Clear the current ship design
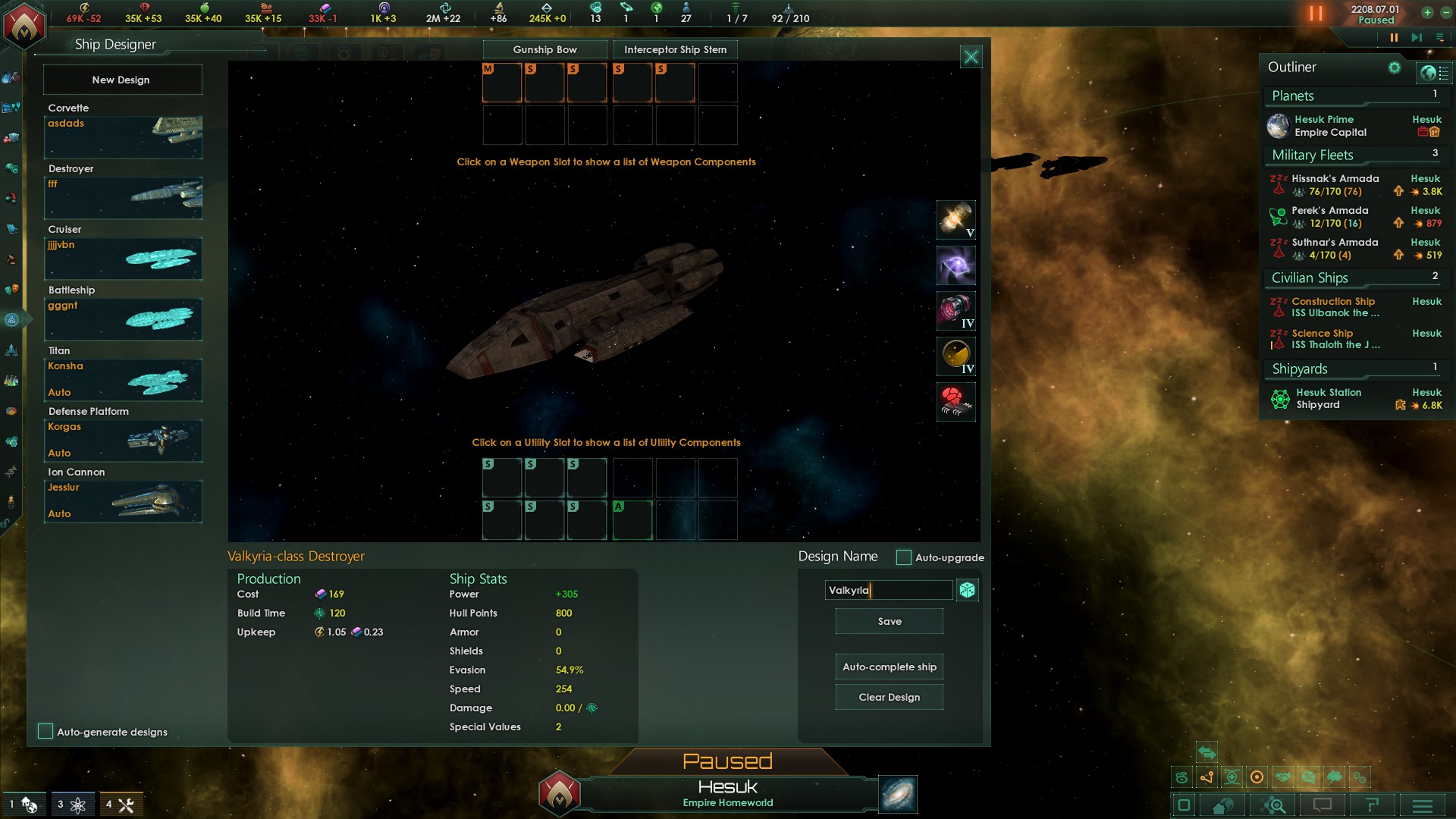The height and width of the screenshot is (819, 1456). click(x=889, y=697)
